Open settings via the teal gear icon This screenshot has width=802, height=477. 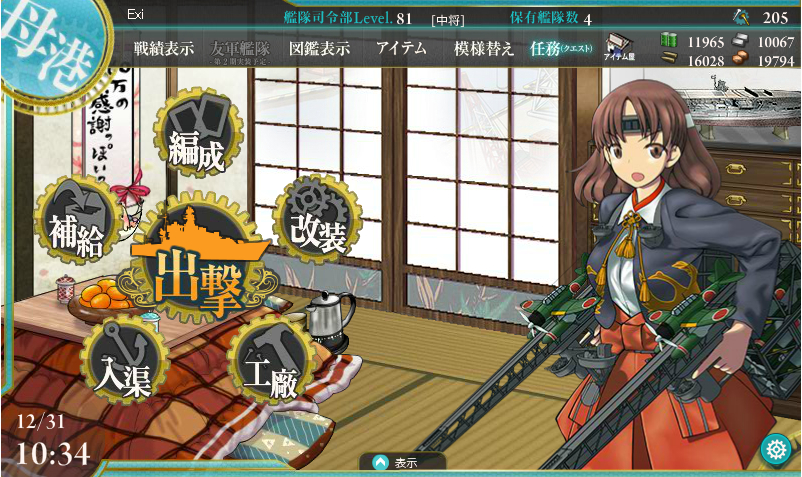(775, 449)
